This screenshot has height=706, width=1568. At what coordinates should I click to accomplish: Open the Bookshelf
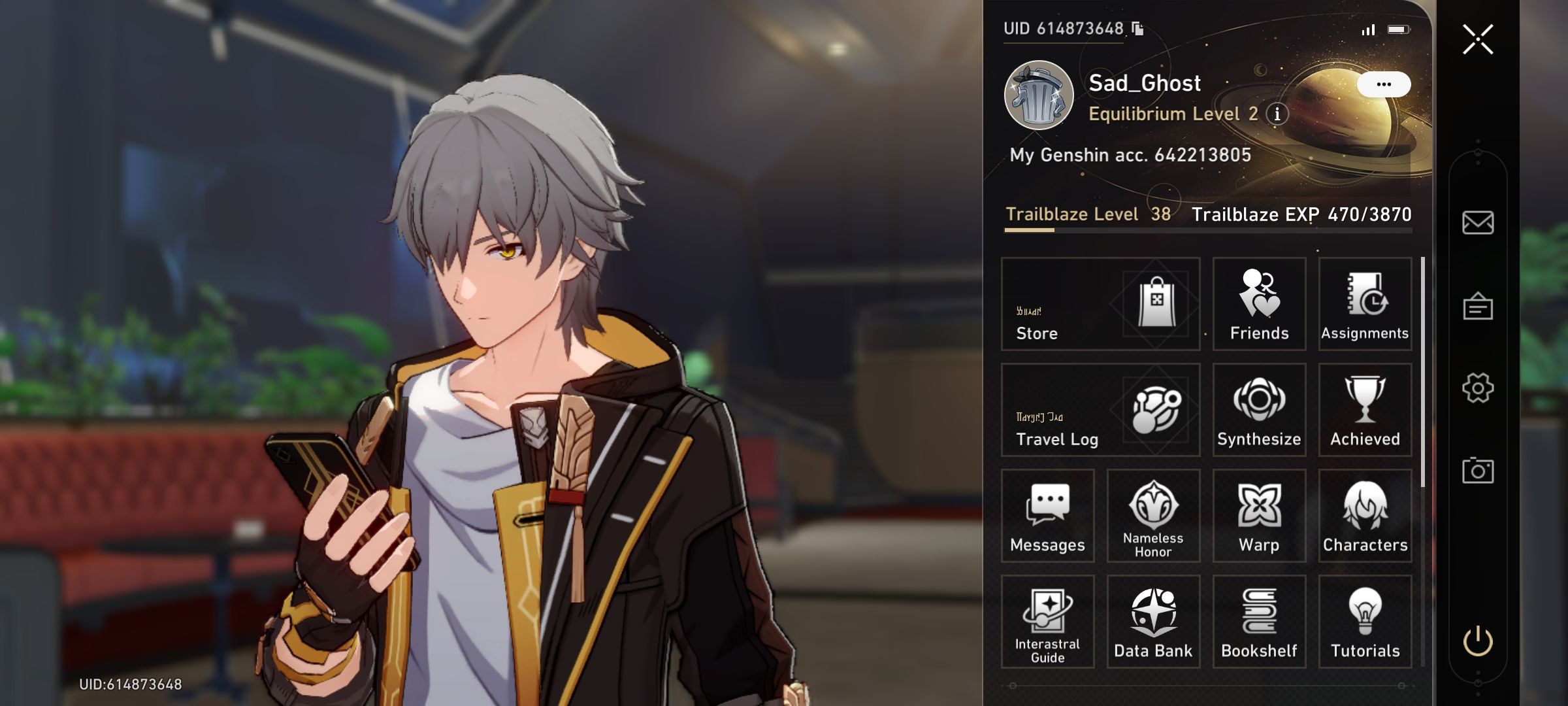pos(1259,621)
